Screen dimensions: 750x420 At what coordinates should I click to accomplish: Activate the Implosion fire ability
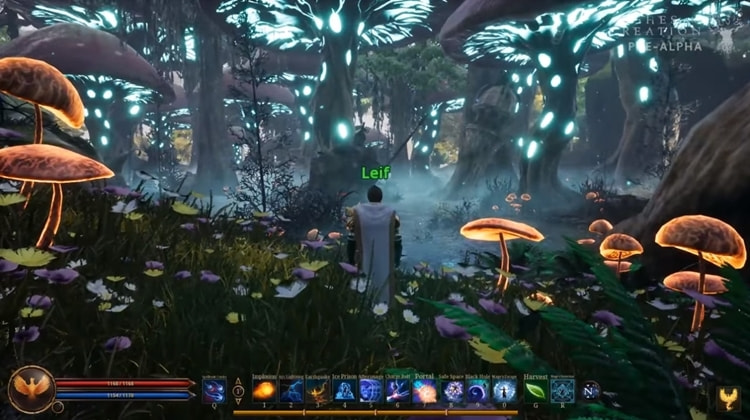264,390
